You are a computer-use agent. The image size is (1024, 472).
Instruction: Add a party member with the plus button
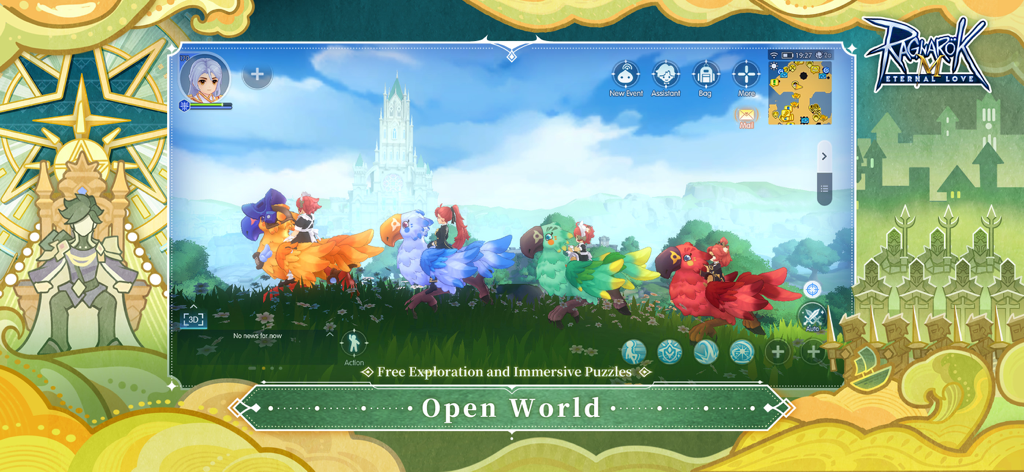click(257, 74)
